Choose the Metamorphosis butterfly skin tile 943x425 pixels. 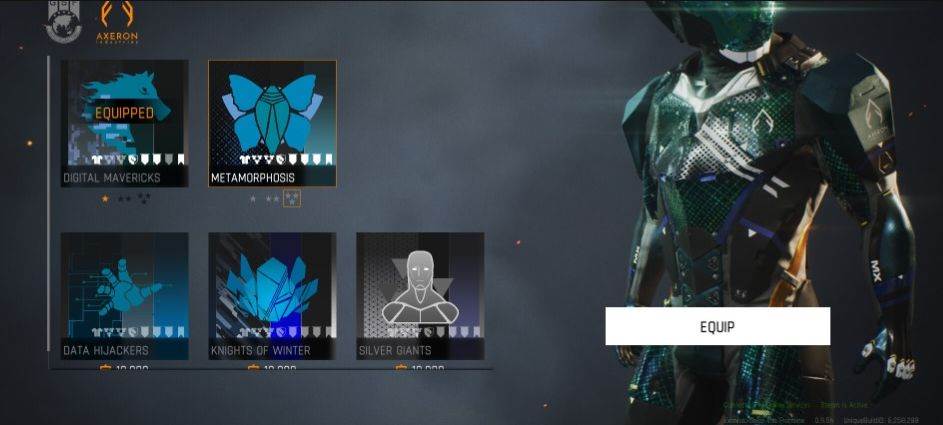tap(272, 122)
